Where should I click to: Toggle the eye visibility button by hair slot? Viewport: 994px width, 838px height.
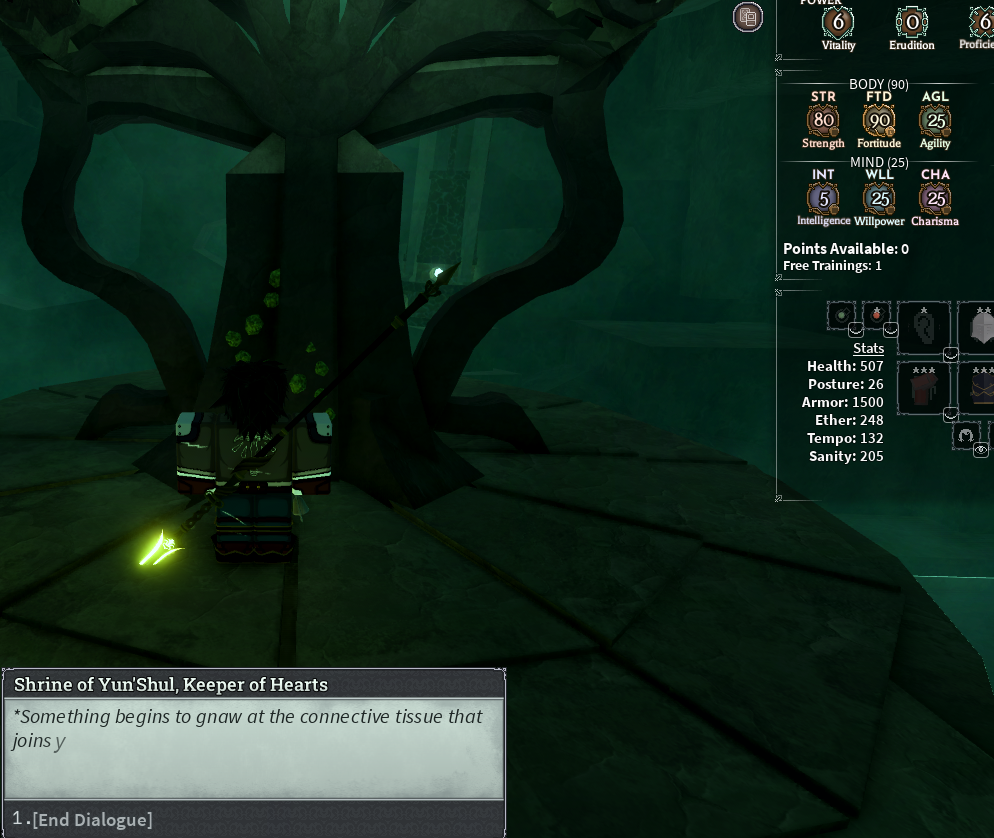pyautogui.click(x=981, y=450)
